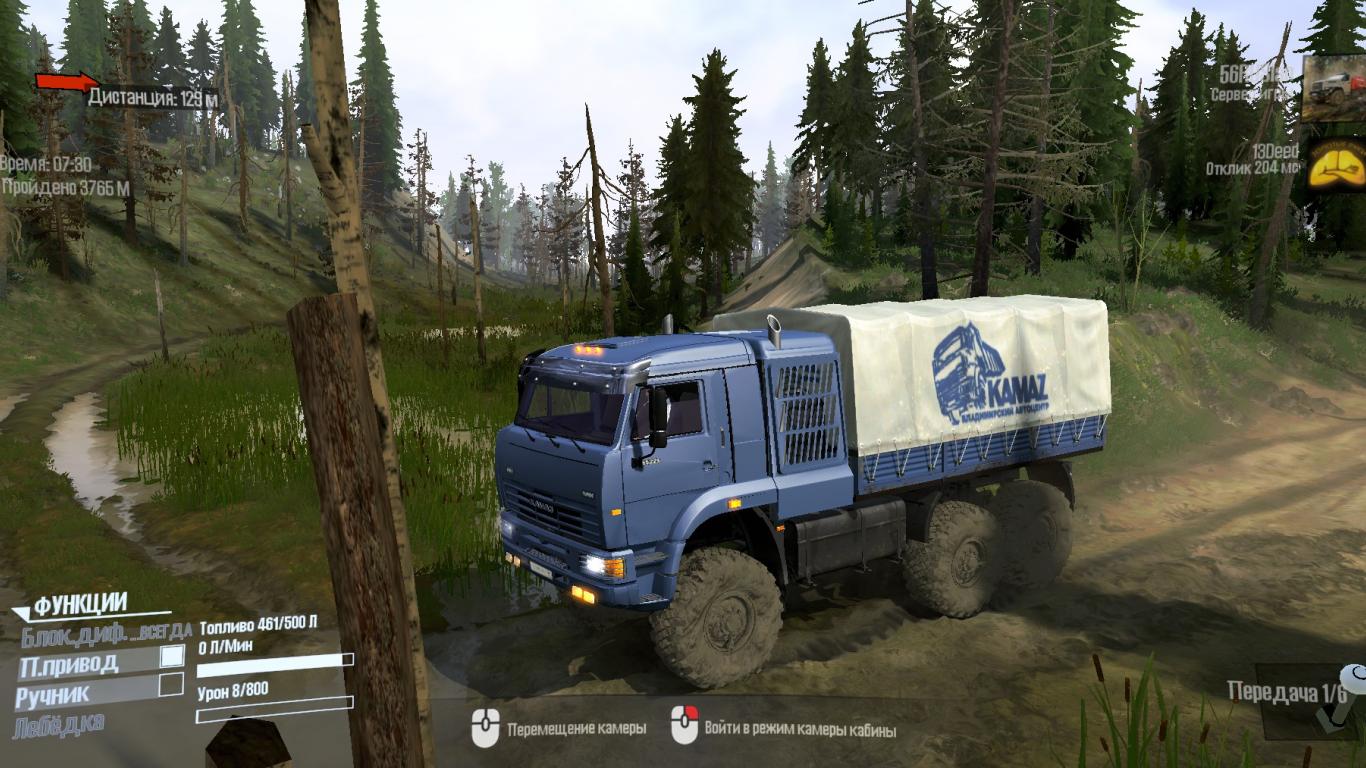
Task: Select player 13Deed's yellow avatar
Action: pyautogui.click(x=1336, y=162)
